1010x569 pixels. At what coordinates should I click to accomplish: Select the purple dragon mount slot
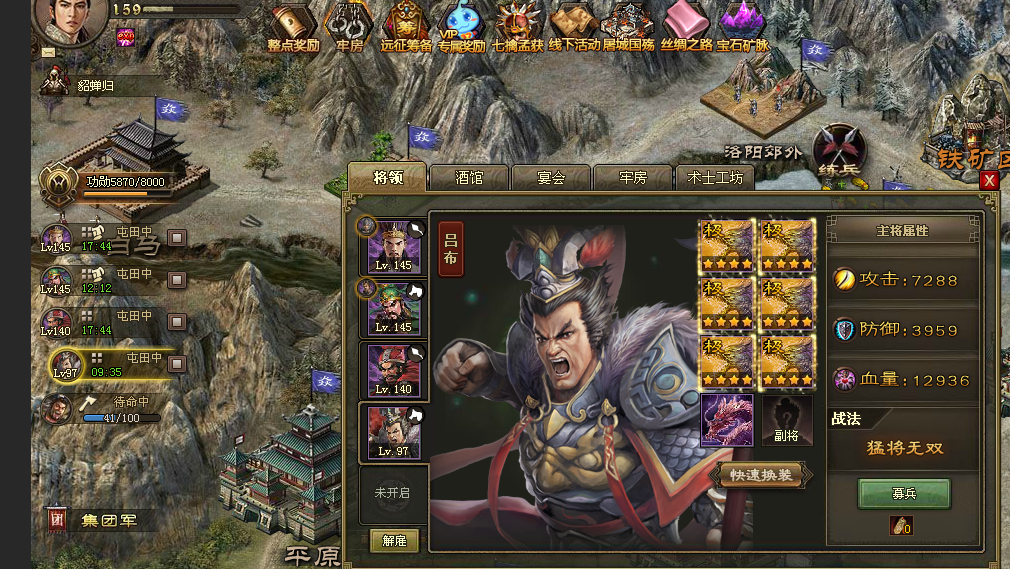pyautogui.click(x=727, y=420)
